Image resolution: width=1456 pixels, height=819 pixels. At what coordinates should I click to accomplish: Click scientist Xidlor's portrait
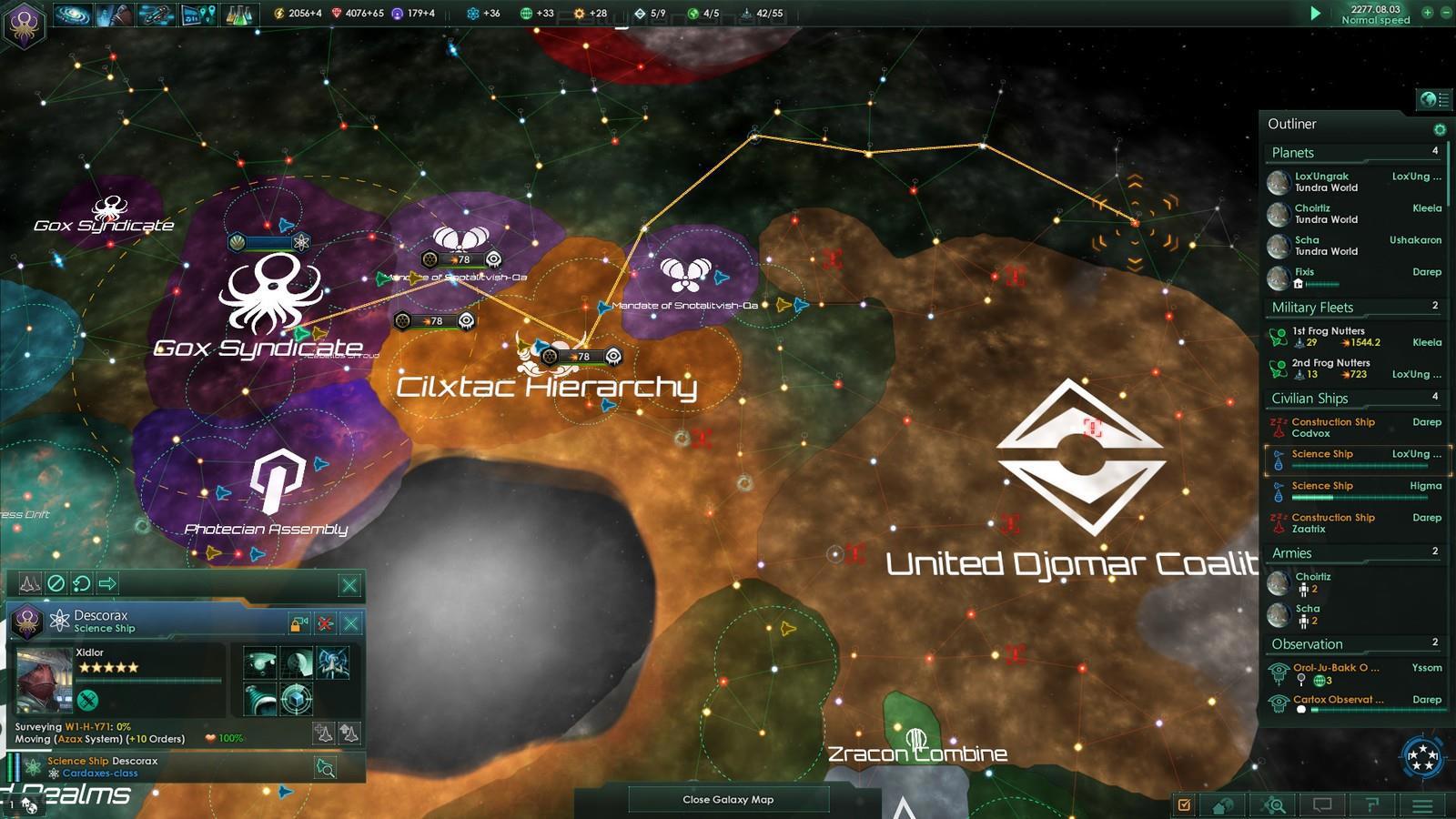tap(45, 680)
